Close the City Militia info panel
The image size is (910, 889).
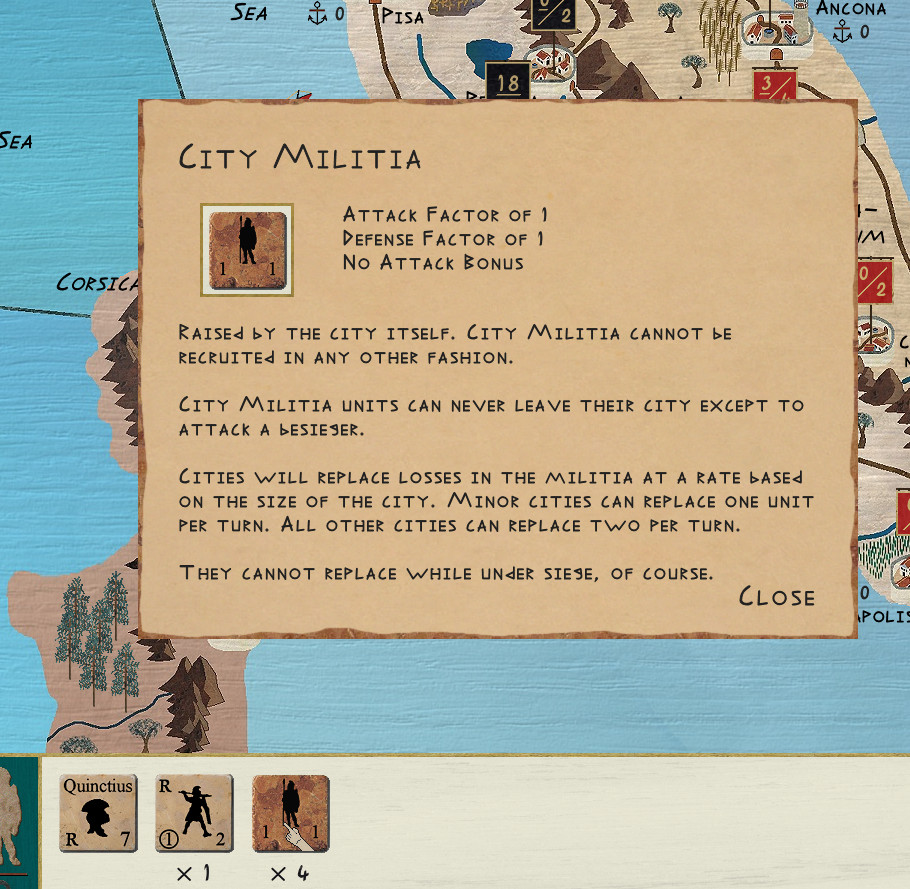coord(777,597)
